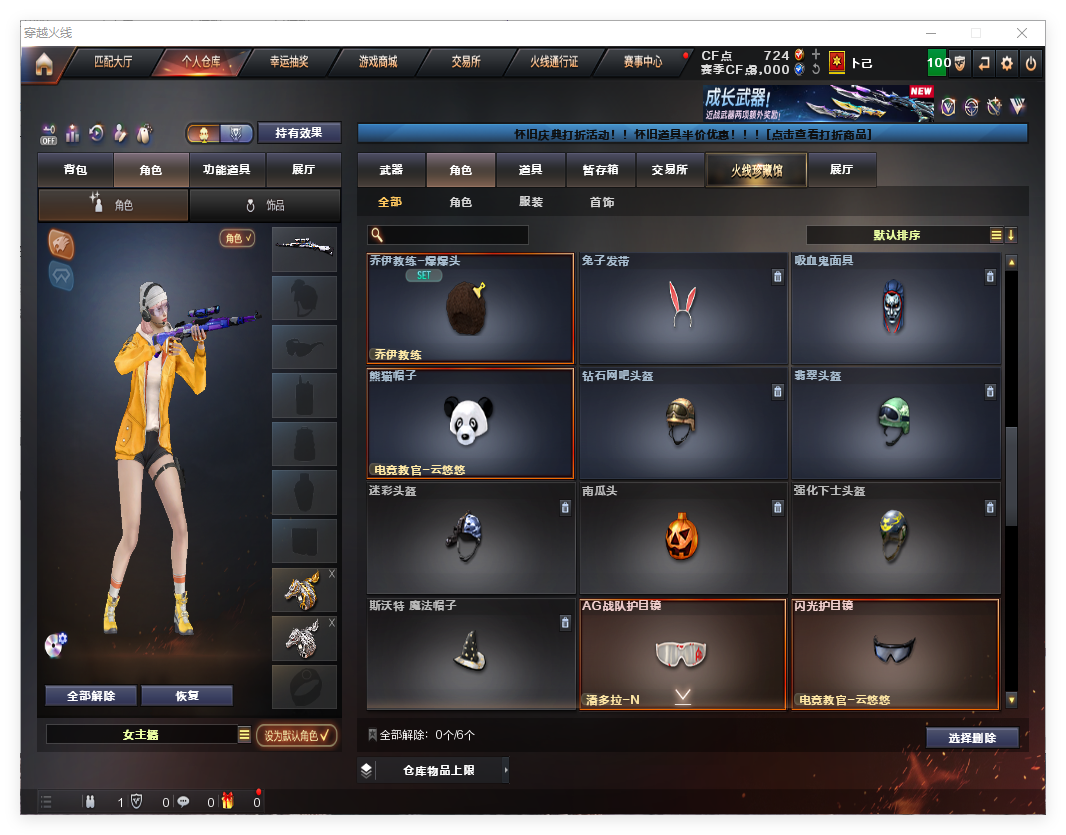
Task: Click the 全部解除 unequip all button
Action: (x=91, y=696)
